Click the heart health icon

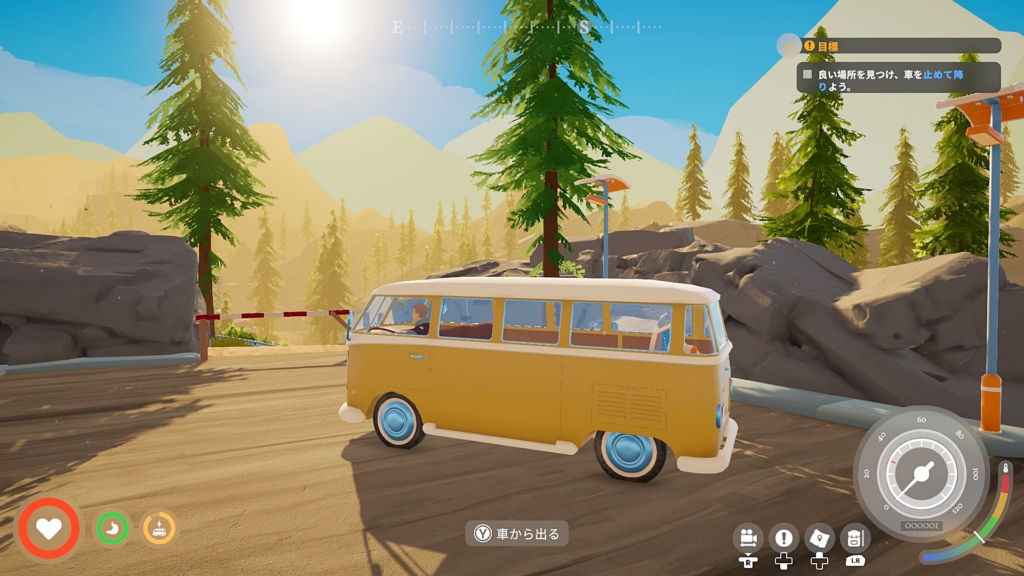tap(48, 527)
